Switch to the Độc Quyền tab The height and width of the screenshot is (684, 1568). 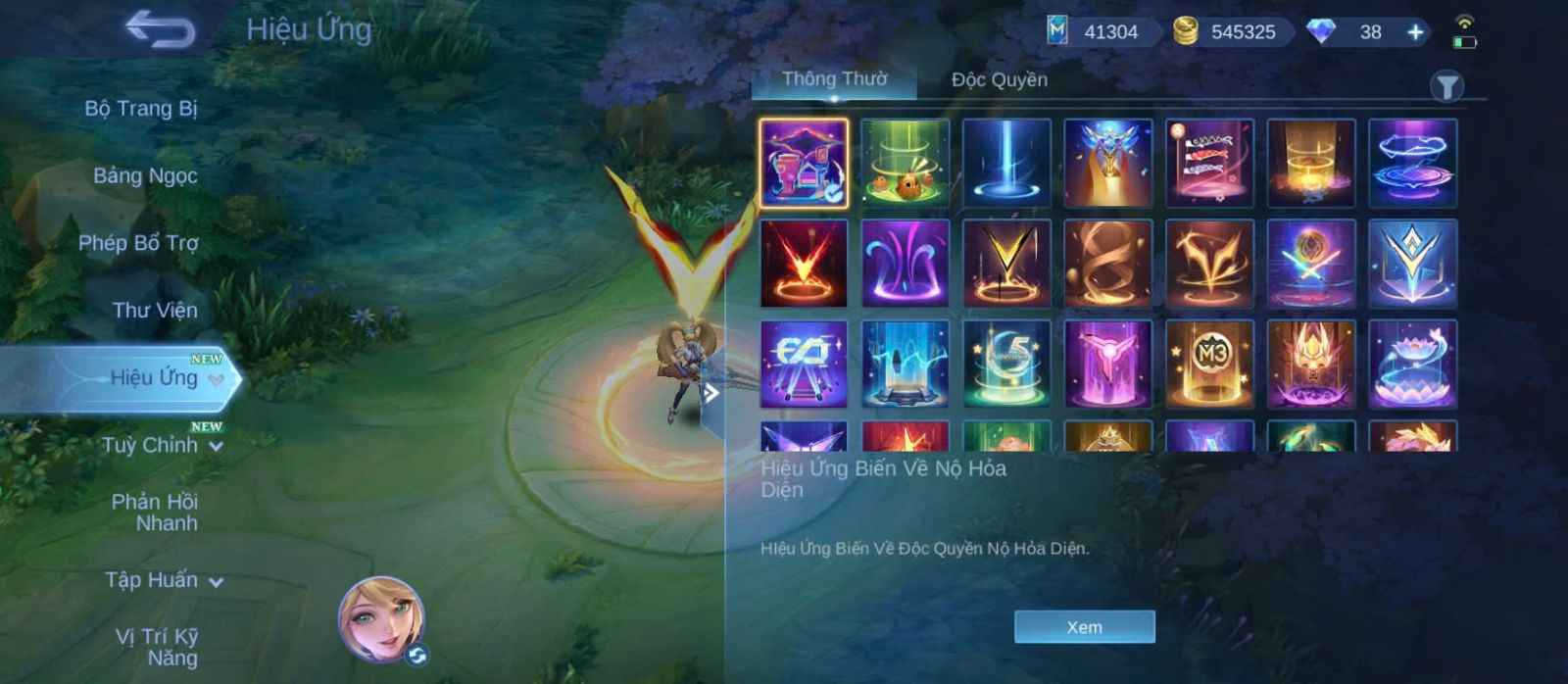(999, 79)
